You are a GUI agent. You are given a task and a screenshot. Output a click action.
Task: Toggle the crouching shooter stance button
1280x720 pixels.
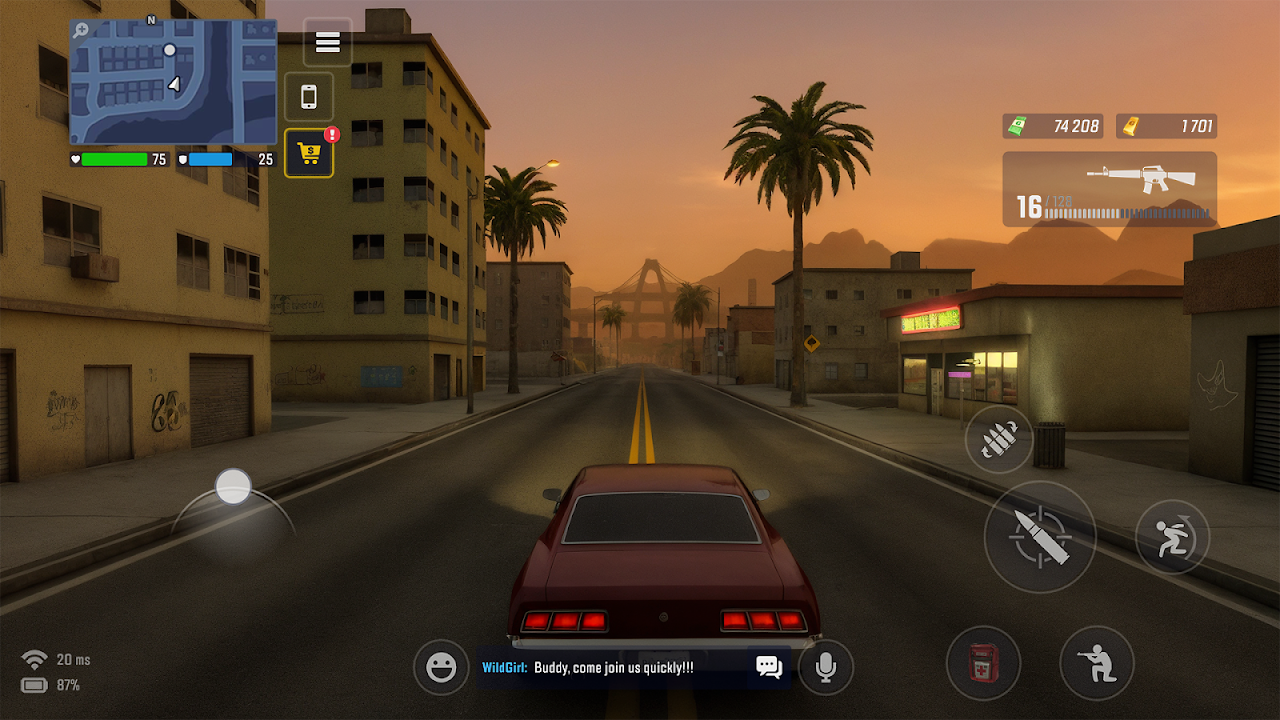(1097, 663)
